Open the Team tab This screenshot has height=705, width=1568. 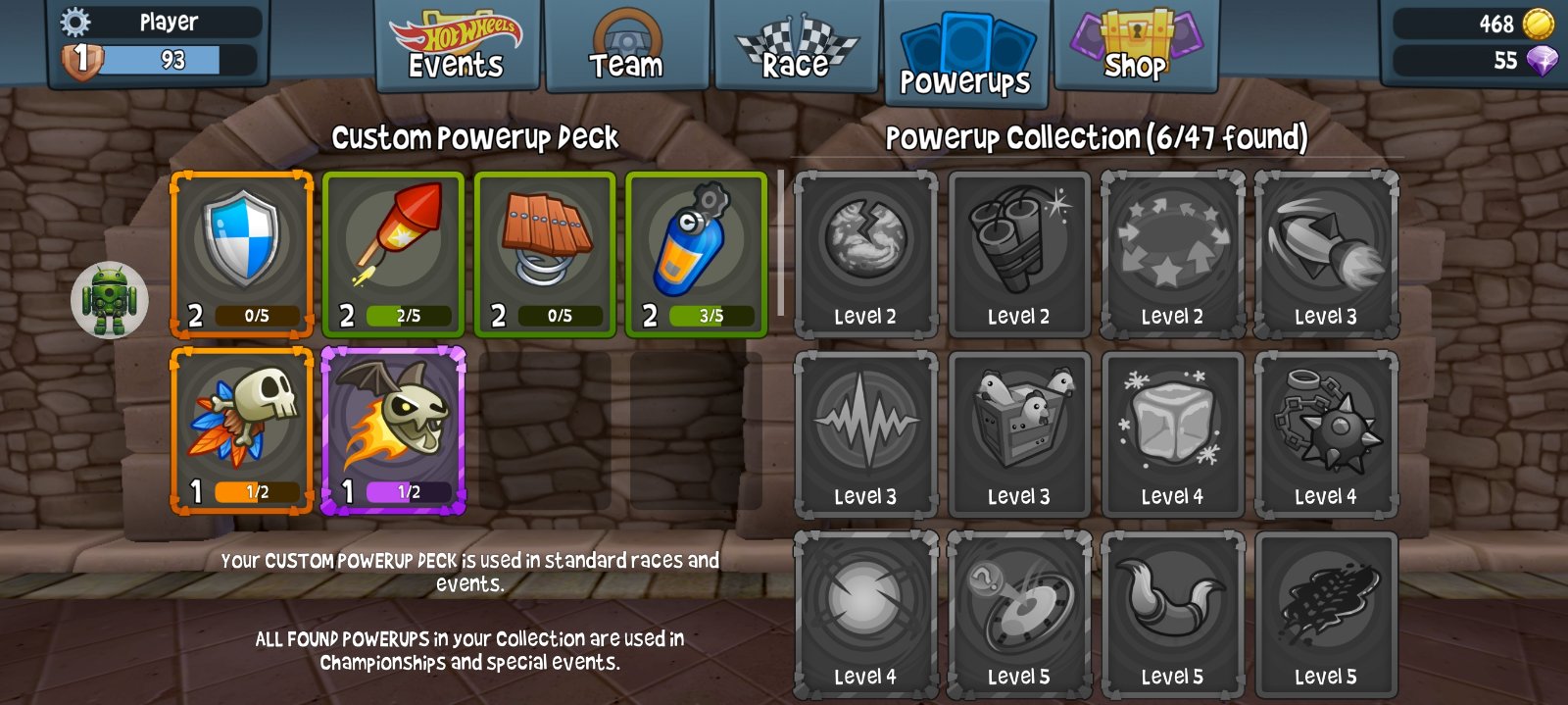pos(626,47)
